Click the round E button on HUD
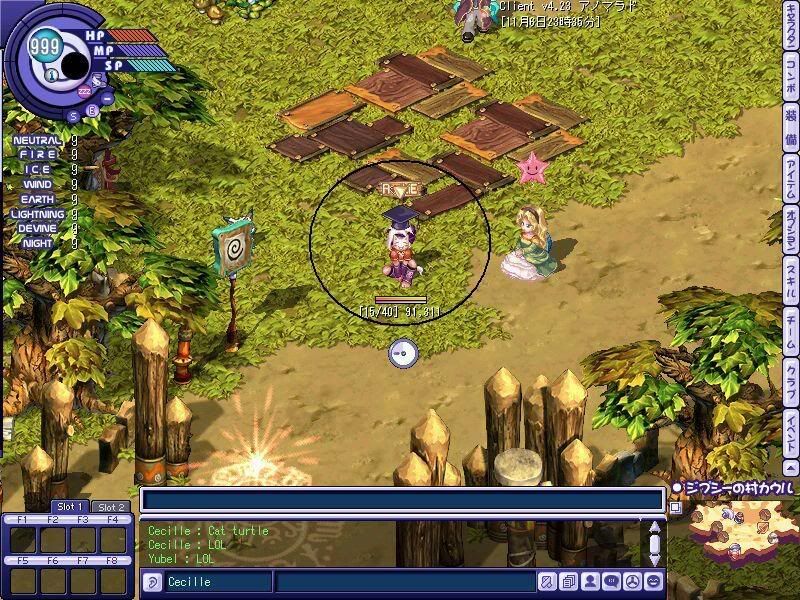This screenshot has height=600, width=800. [x=93, y=109]
